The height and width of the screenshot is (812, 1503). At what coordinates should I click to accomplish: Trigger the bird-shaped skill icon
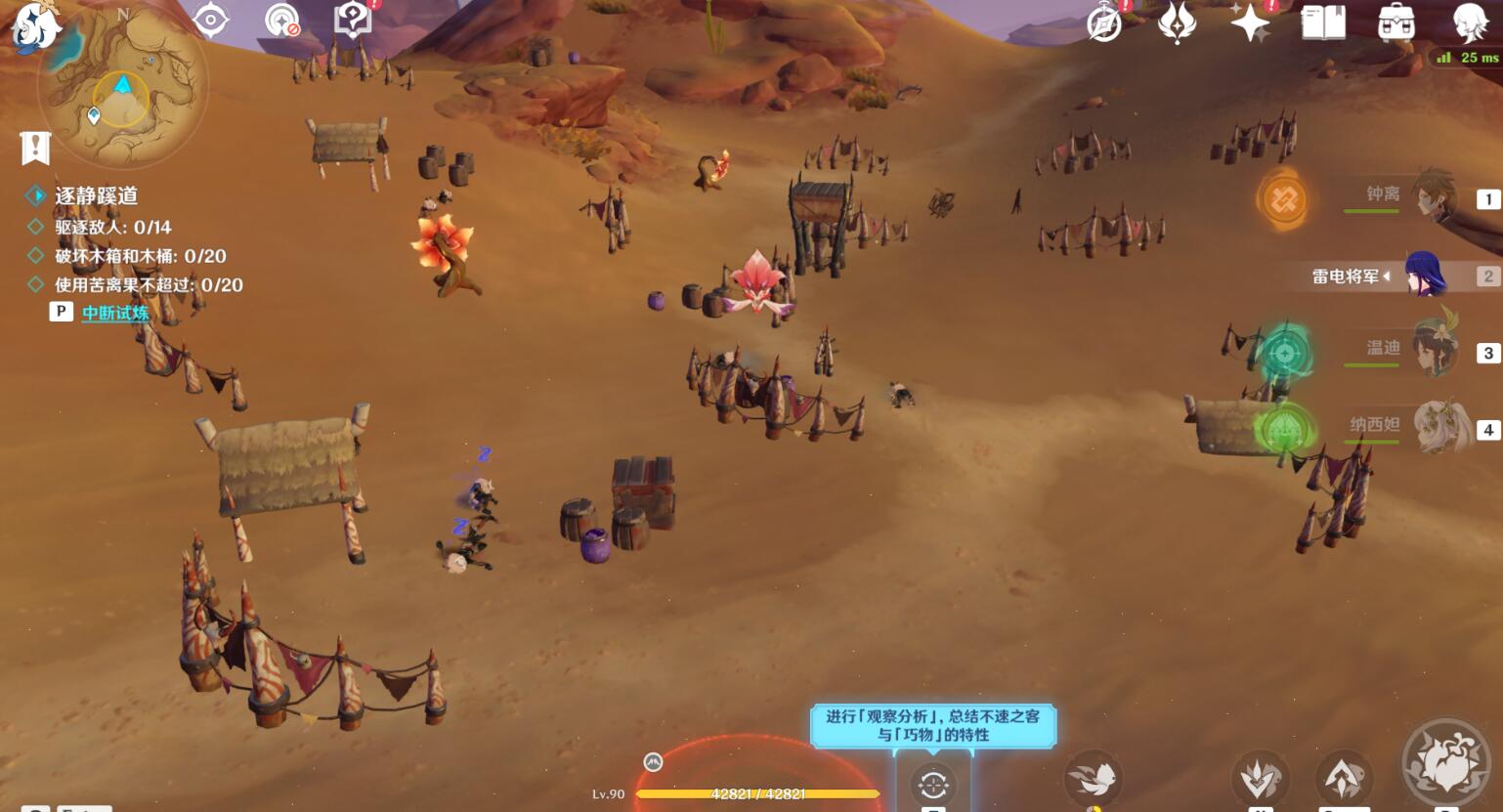coord(1094,778)
